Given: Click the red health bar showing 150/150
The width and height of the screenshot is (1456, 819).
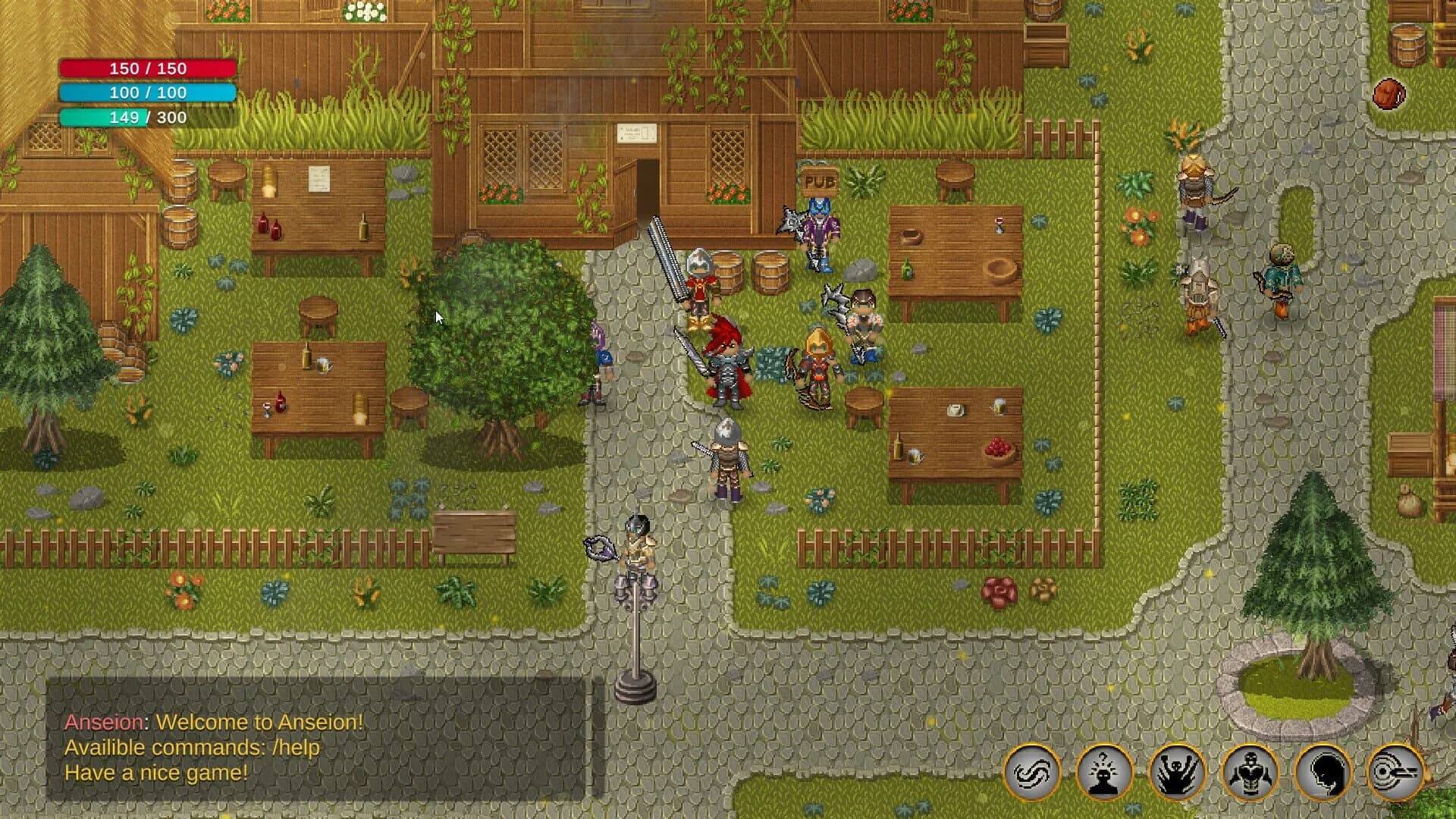Looking at the screenshot, I should click(146, 68).
